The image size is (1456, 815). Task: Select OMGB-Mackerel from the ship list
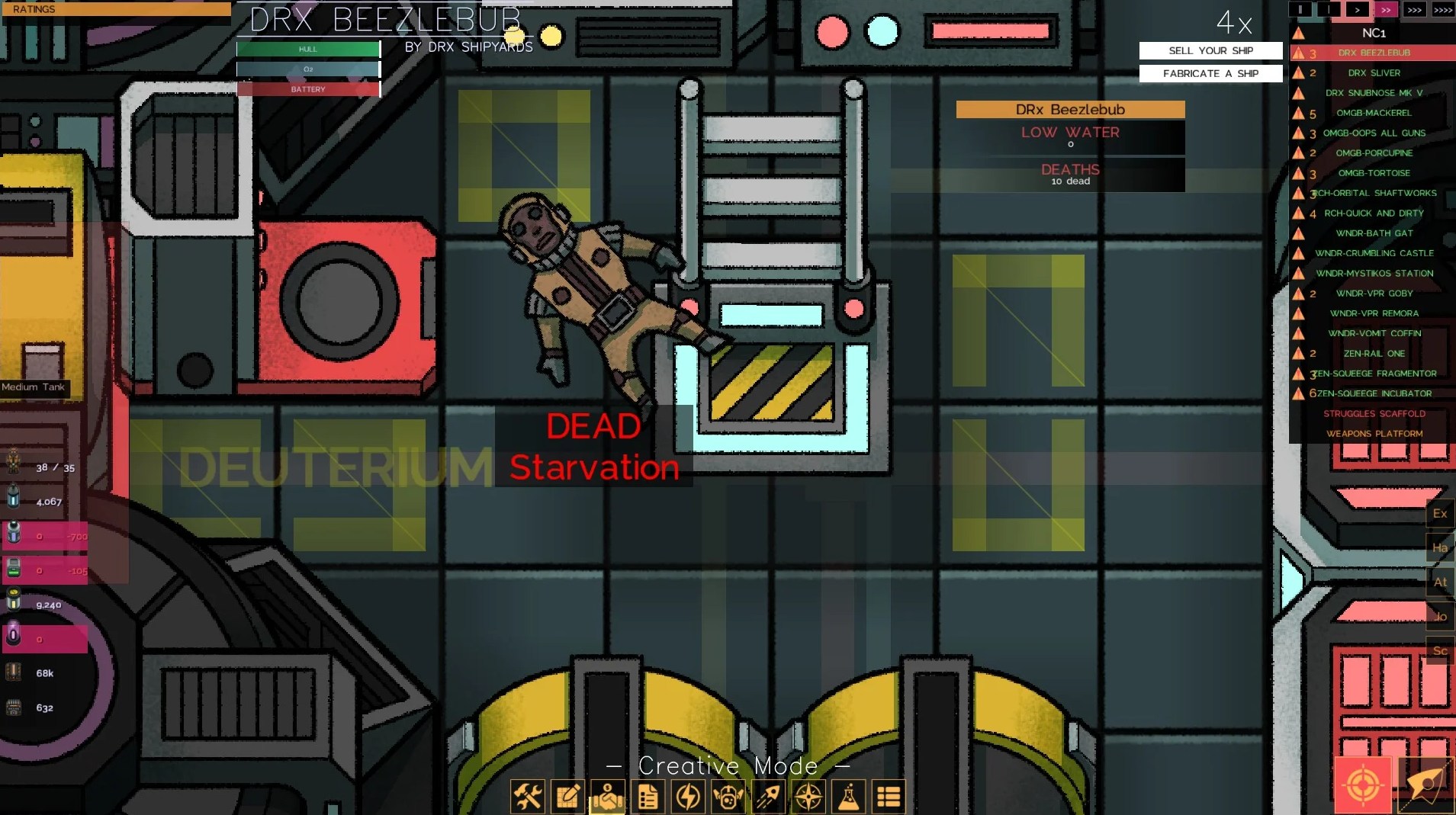[1374, 113]
